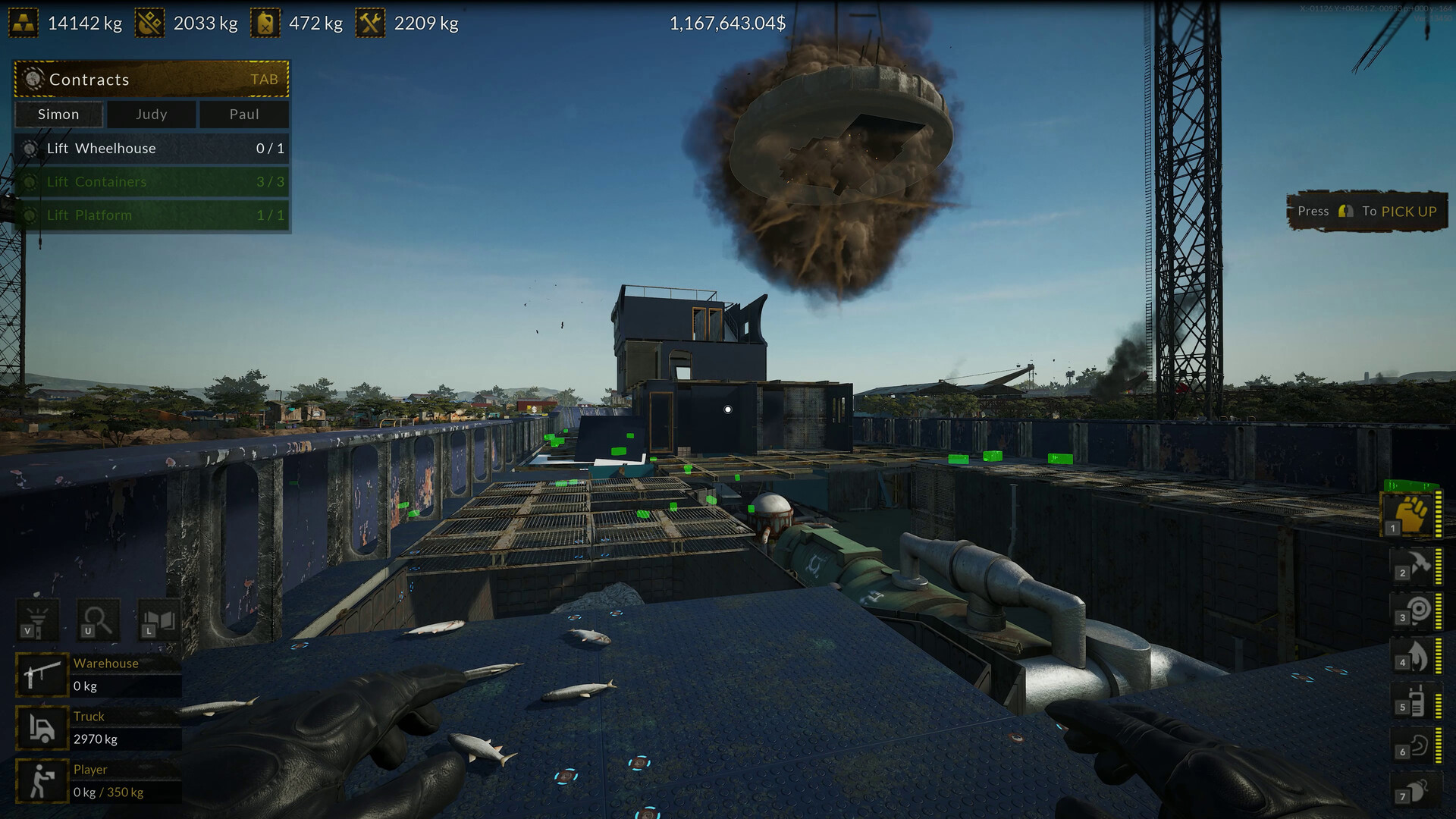Open Simon's contract list

pyautogui.click(x=58, y=115)
